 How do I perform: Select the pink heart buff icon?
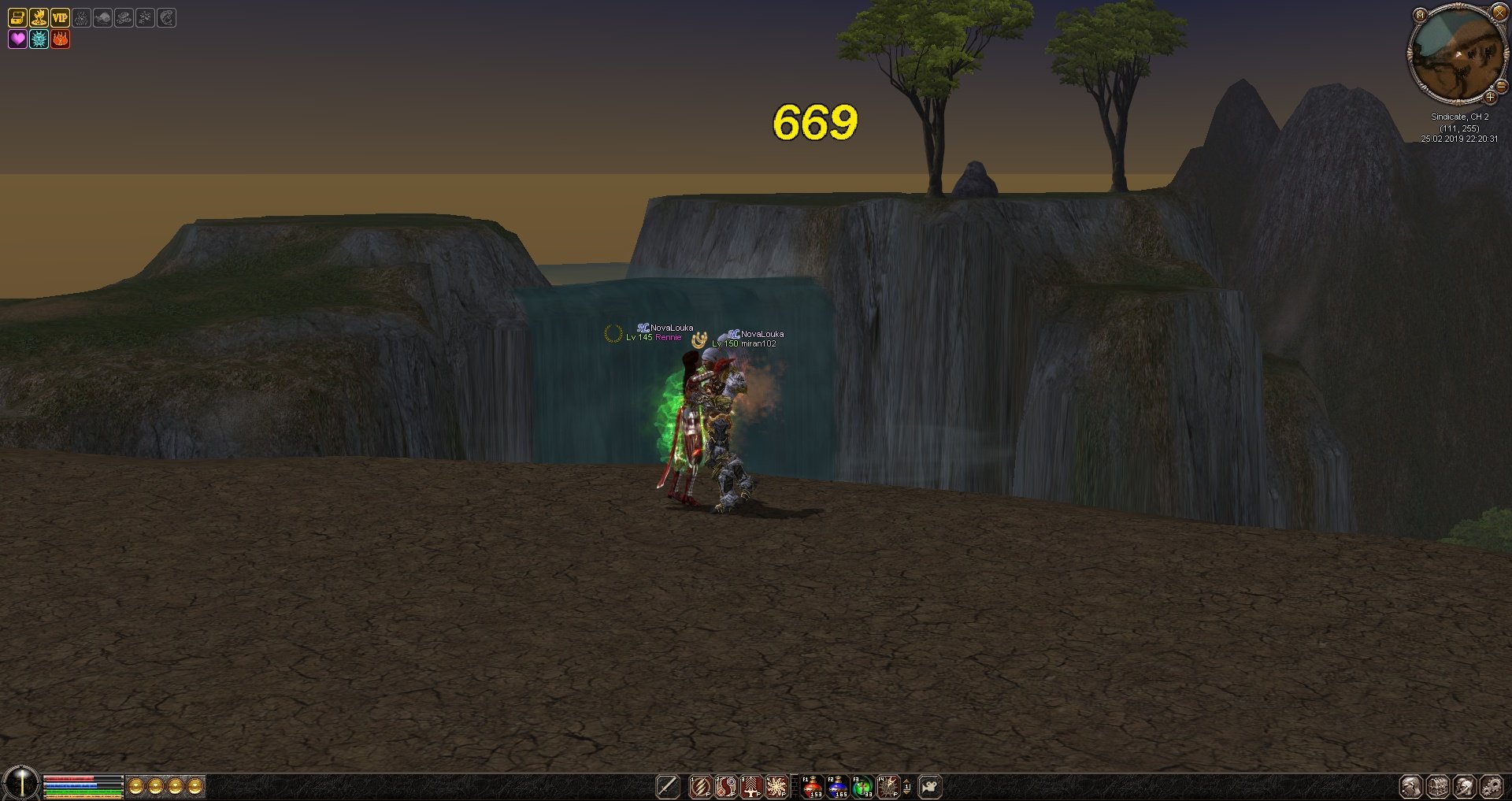17,39
